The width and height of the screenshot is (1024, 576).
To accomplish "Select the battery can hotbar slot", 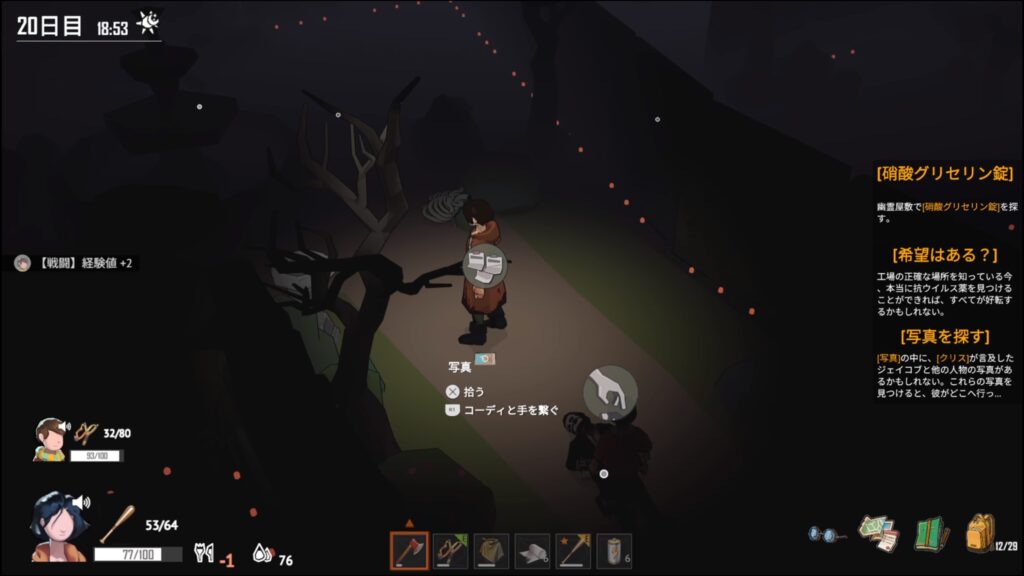I will coord(615,551).
